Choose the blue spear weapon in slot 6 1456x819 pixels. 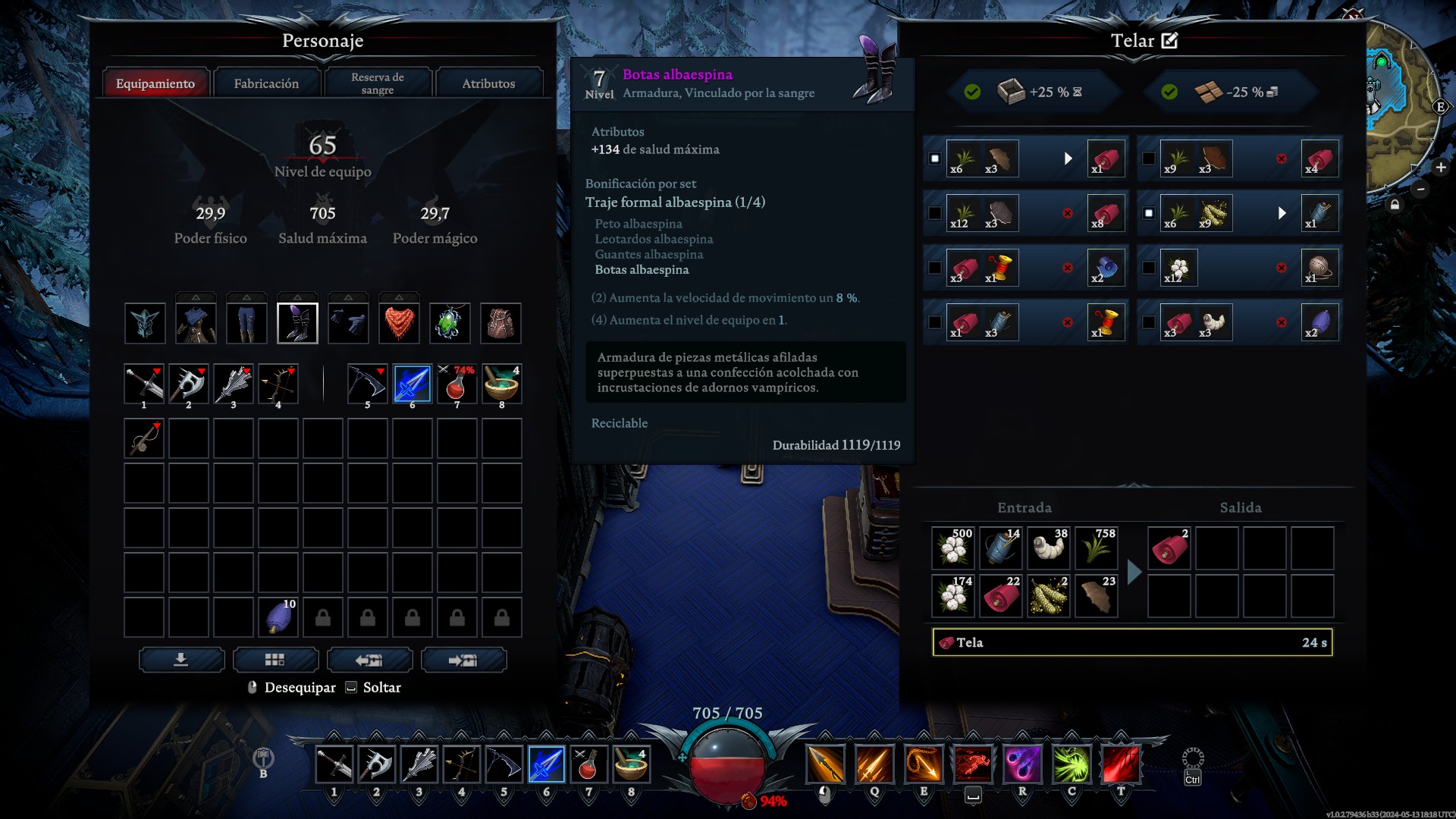[x=413, y=384]
